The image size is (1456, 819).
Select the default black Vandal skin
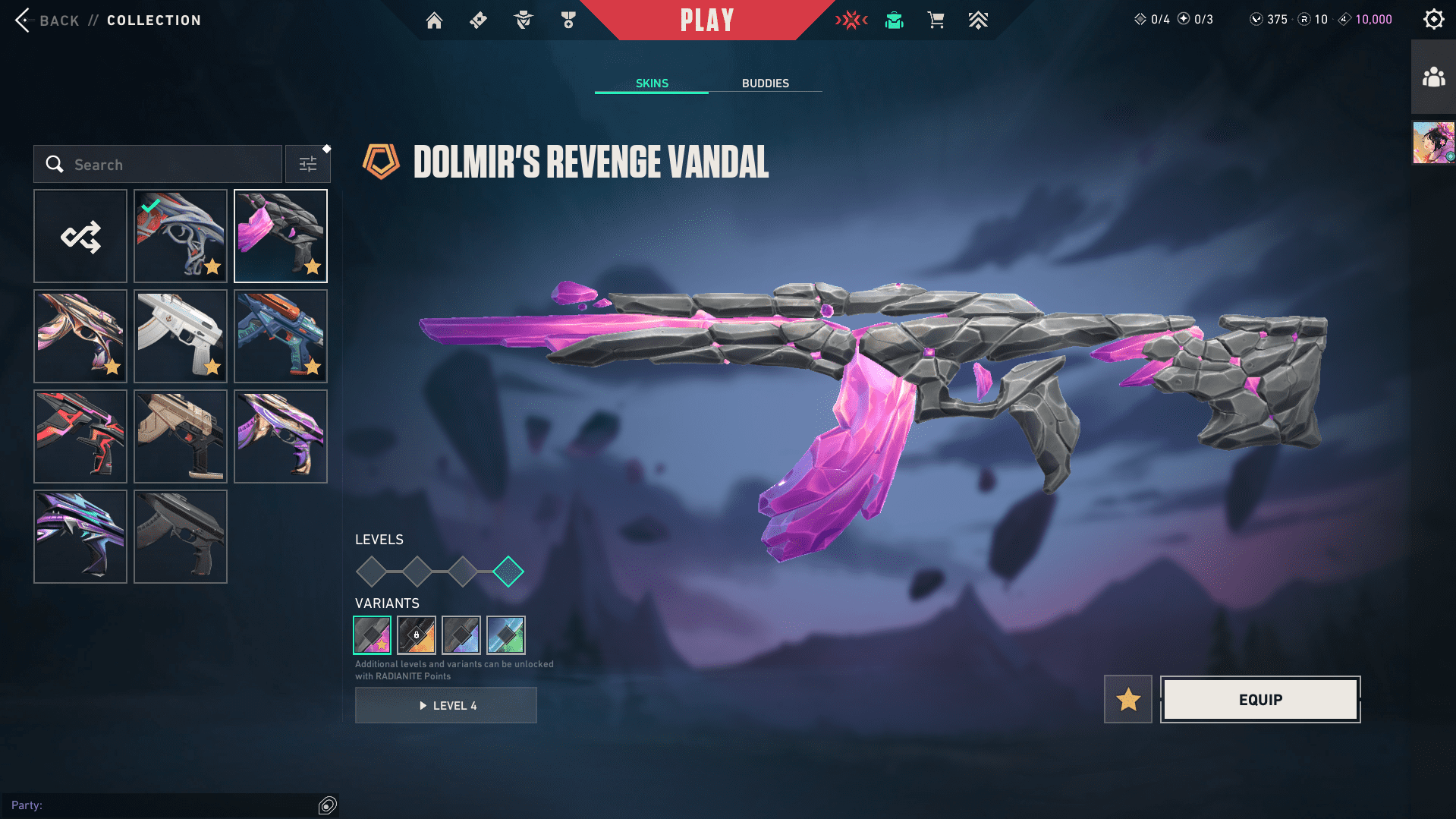181,537
